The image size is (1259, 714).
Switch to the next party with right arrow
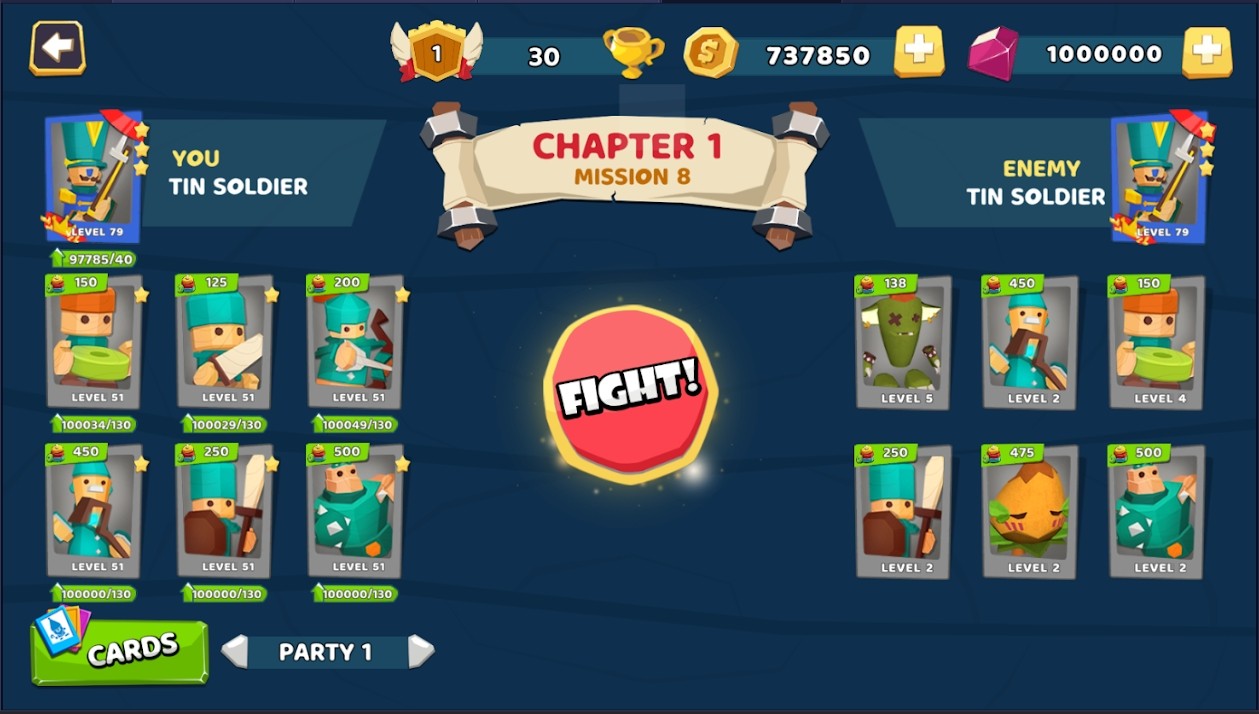coord(421,652)
